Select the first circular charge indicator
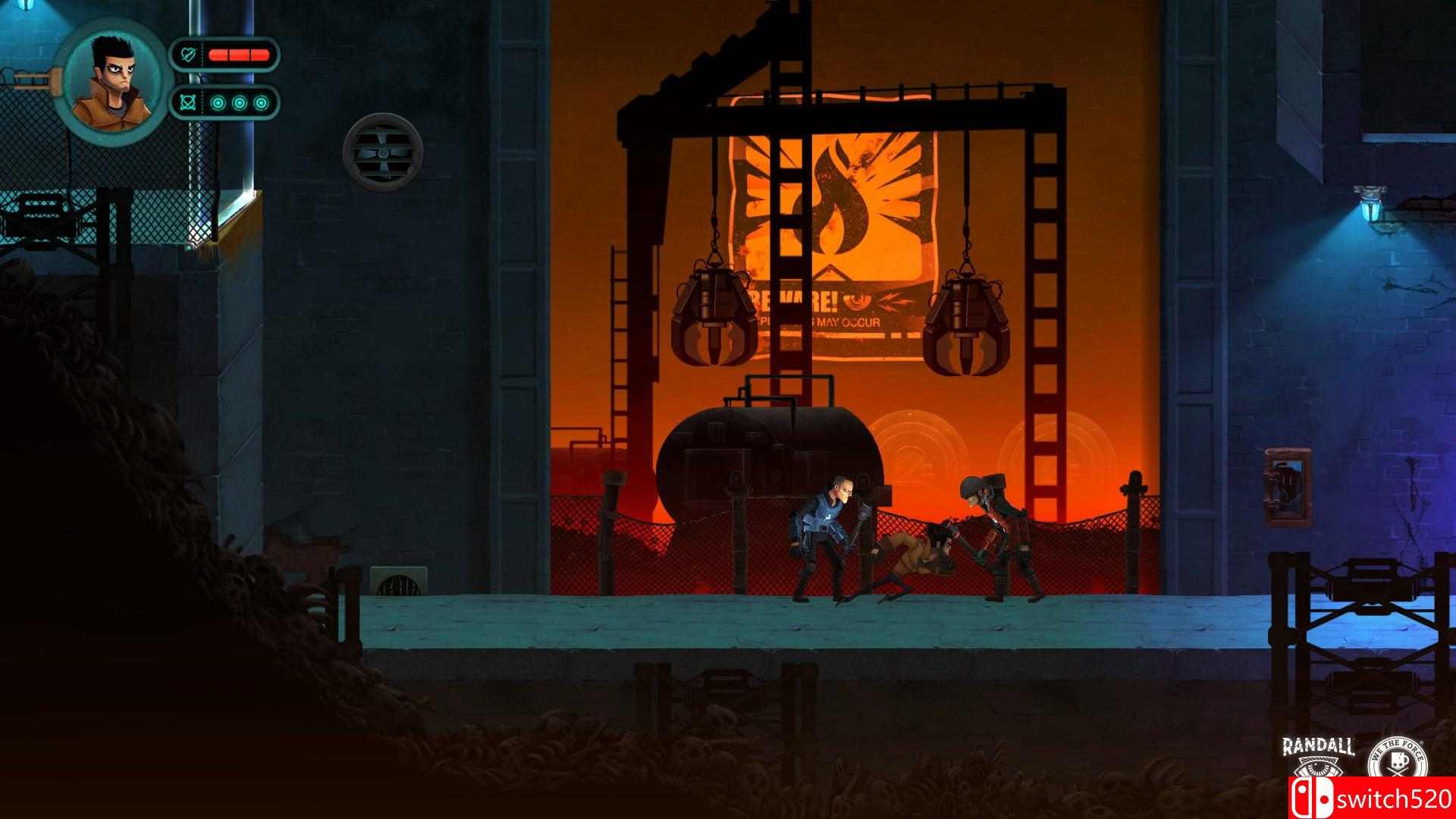This screenshot has height=819, width=1456. coord(218,102)
